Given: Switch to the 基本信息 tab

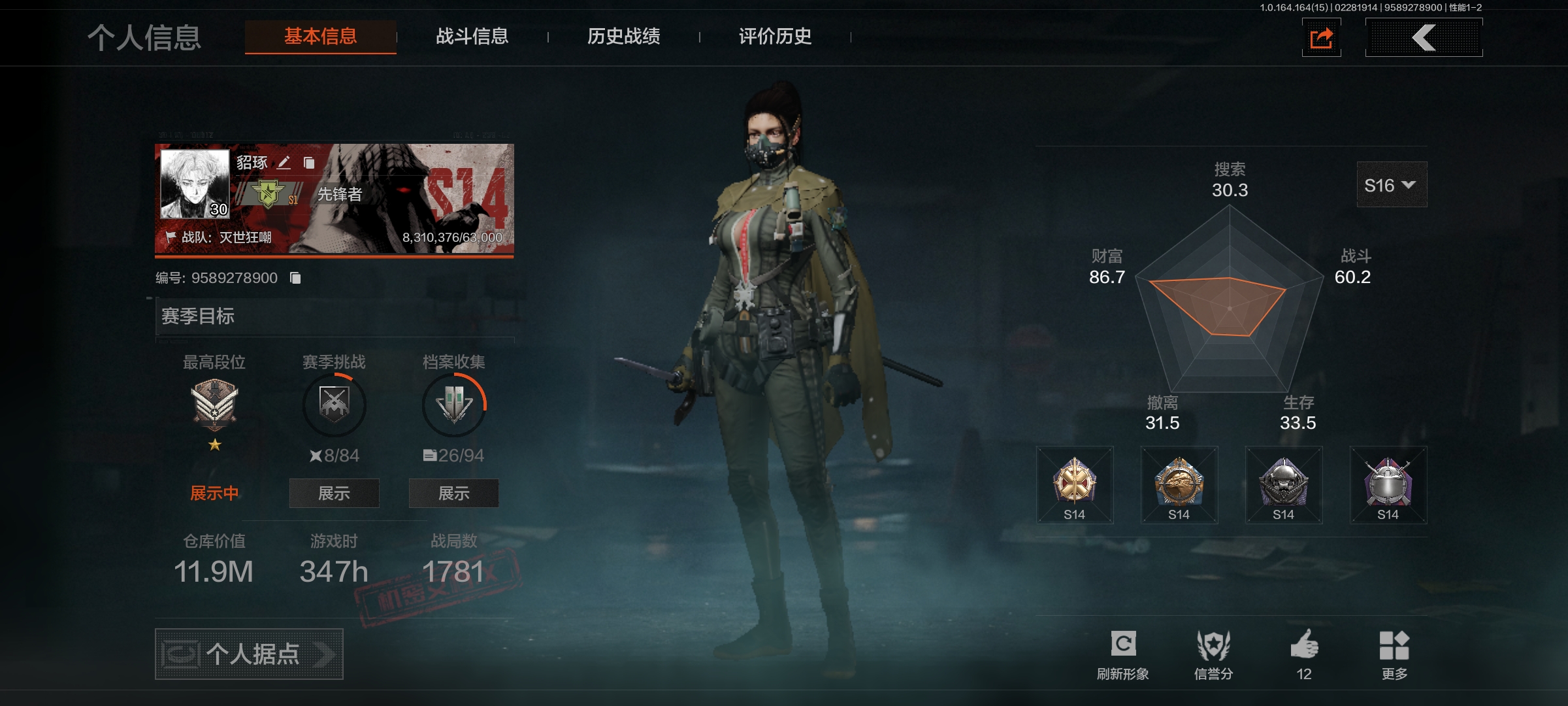Looking at the screenshot, I should 320,37.
